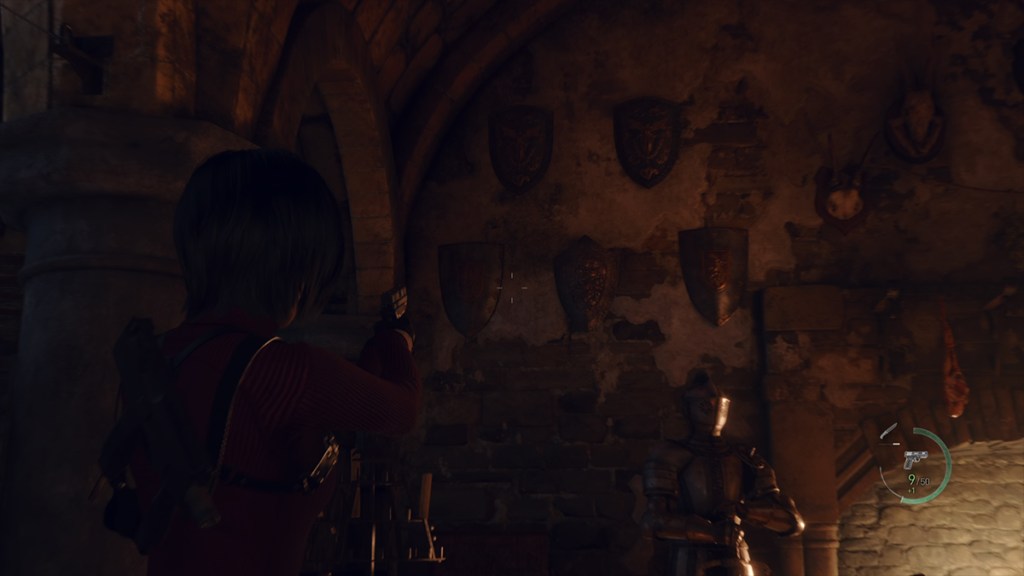
Task: Click the combat knife icon
Action: tap(888, 432)
